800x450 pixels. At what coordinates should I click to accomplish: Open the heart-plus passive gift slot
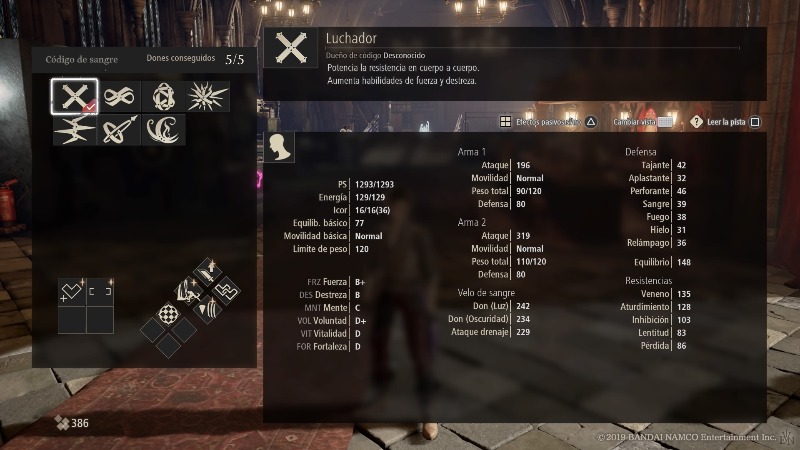(x=72, y=291)
